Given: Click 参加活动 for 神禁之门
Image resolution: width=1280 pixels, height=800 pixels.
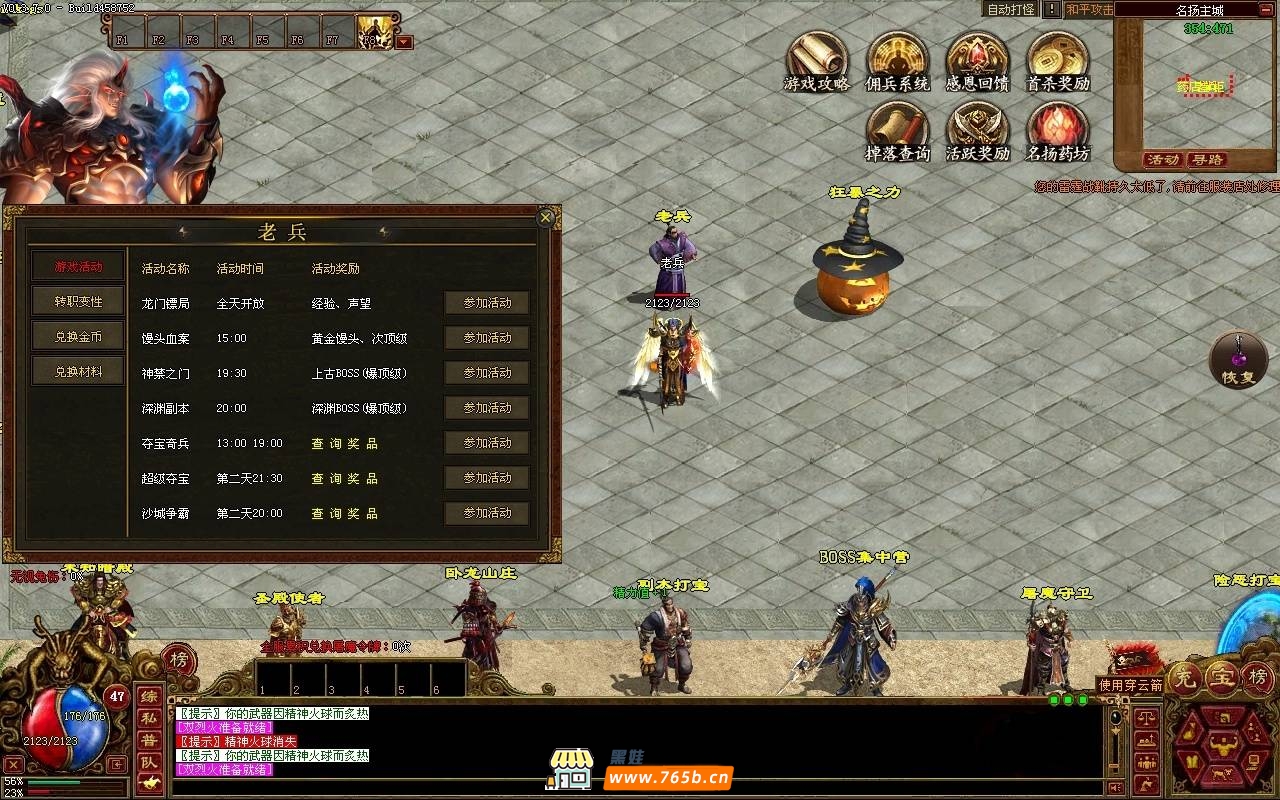Looking at the screenshot, I should click(487, 373).
